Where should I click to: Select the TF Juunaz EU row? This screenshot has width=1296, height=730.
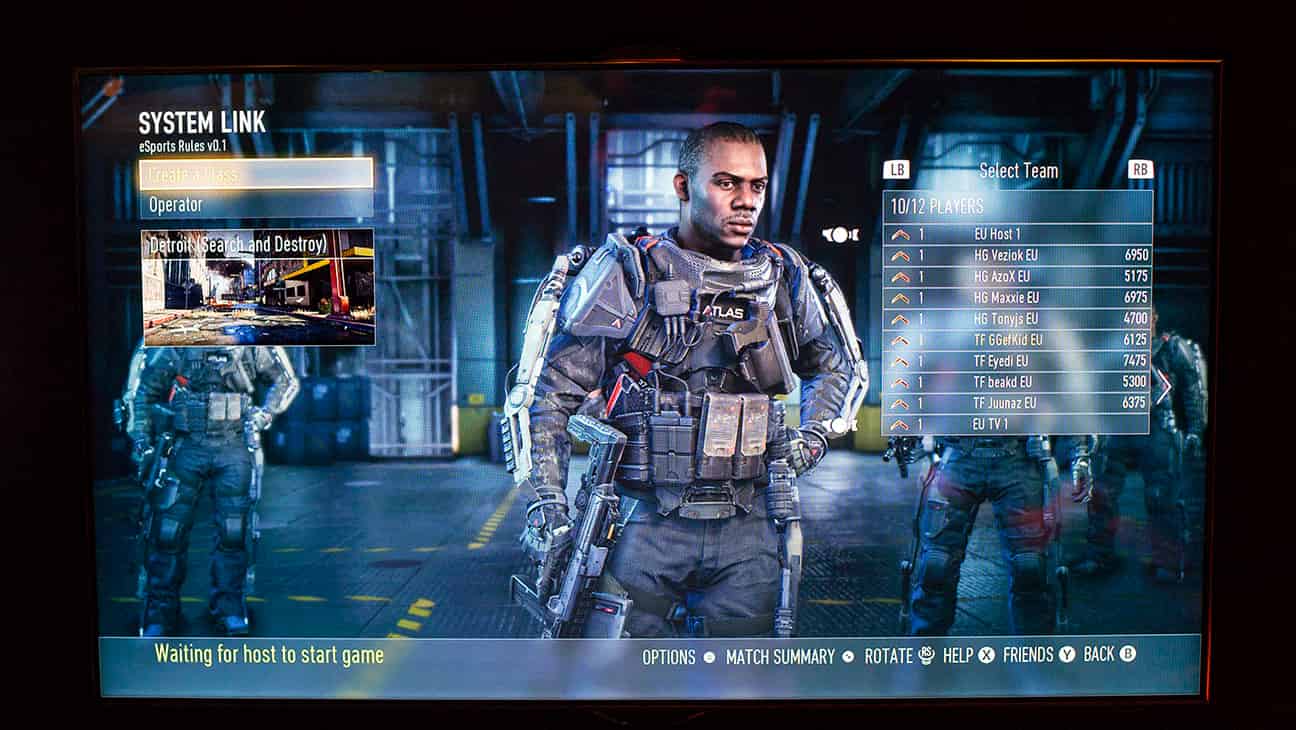click(x=1017, y=403)
